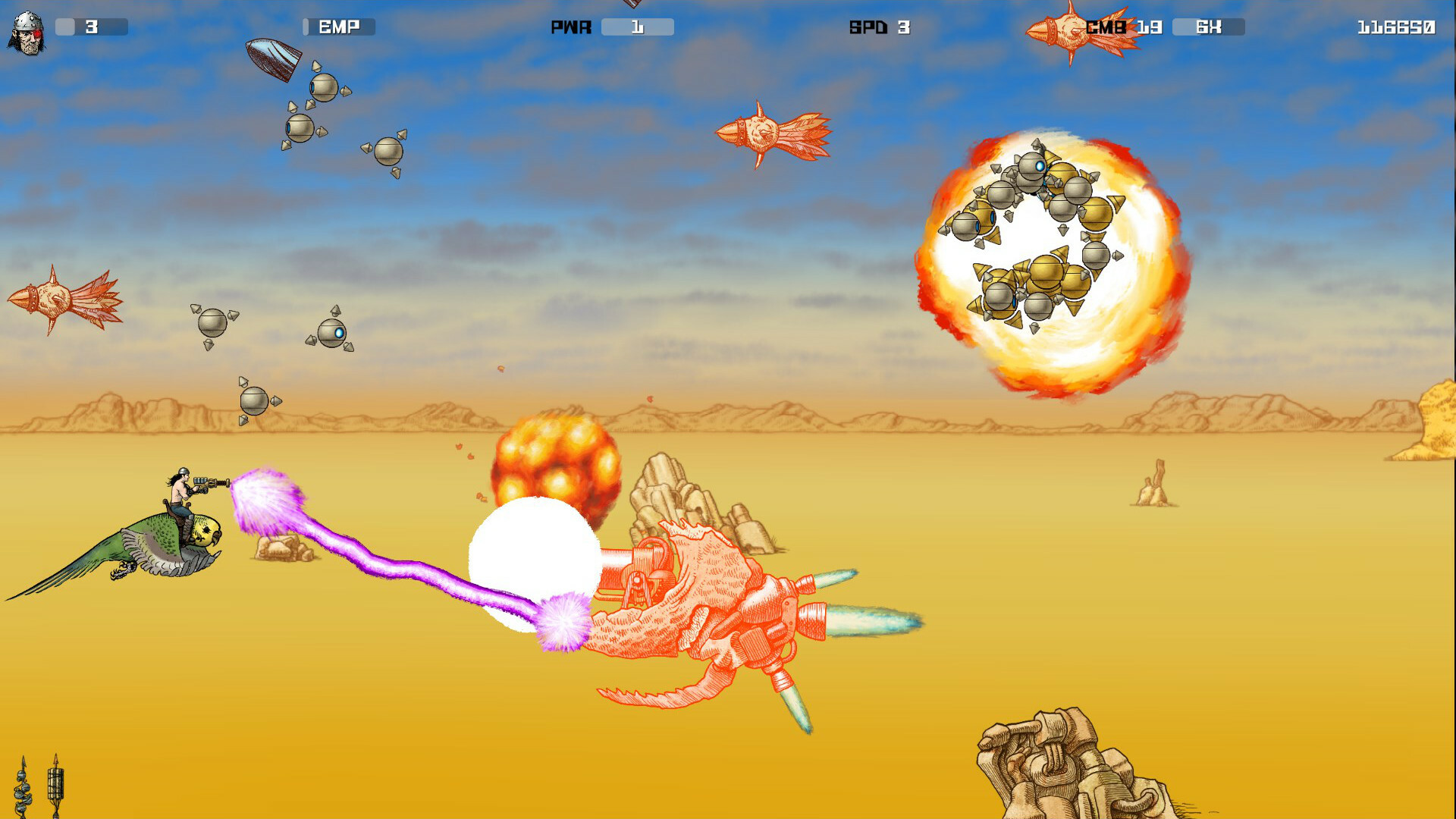The height and width of the screenshot is (819, 1456).
Task: Click the SPD 3 speed indicator
Action: [x=880, y=27]
